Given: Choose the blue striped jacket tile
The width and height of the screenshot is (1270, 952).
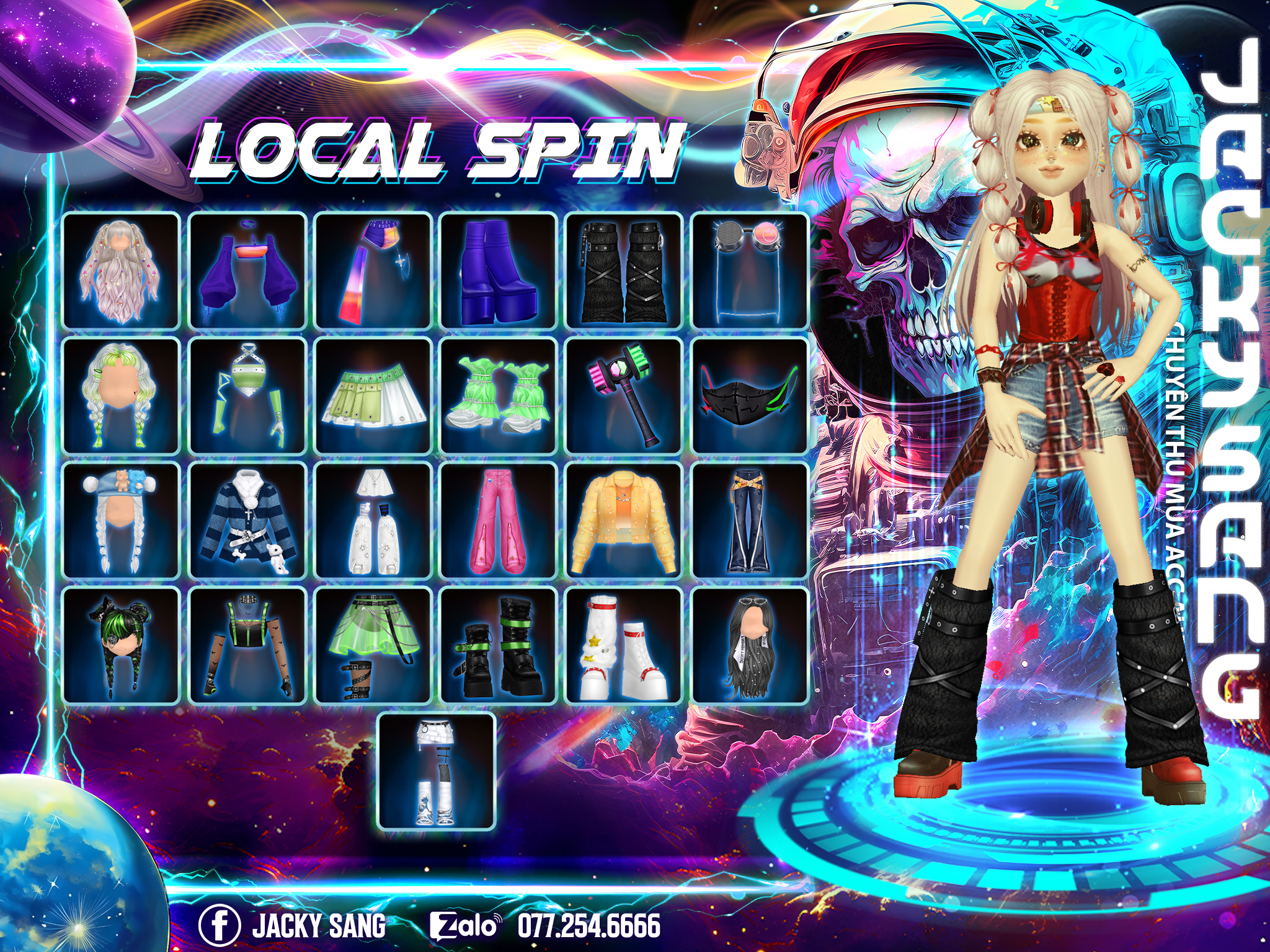Looking at the screenshot, I should pos(247,521).
